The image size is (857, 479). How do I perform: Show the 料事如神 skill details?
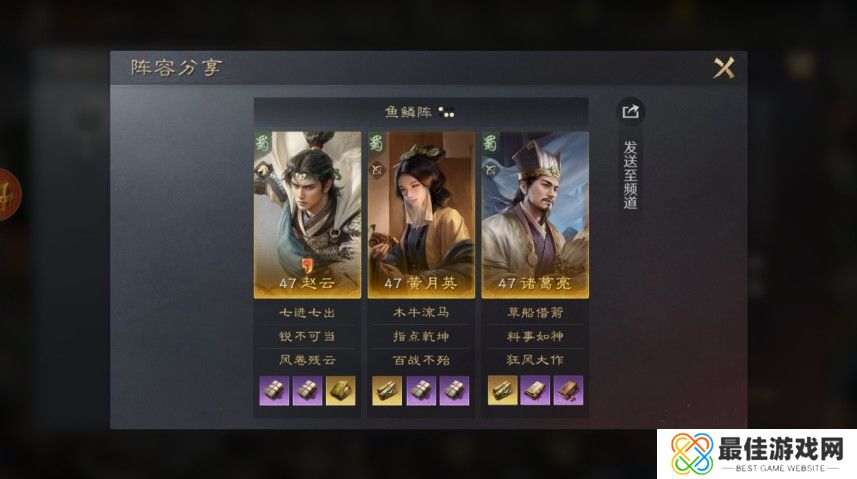tap(535, 335)
